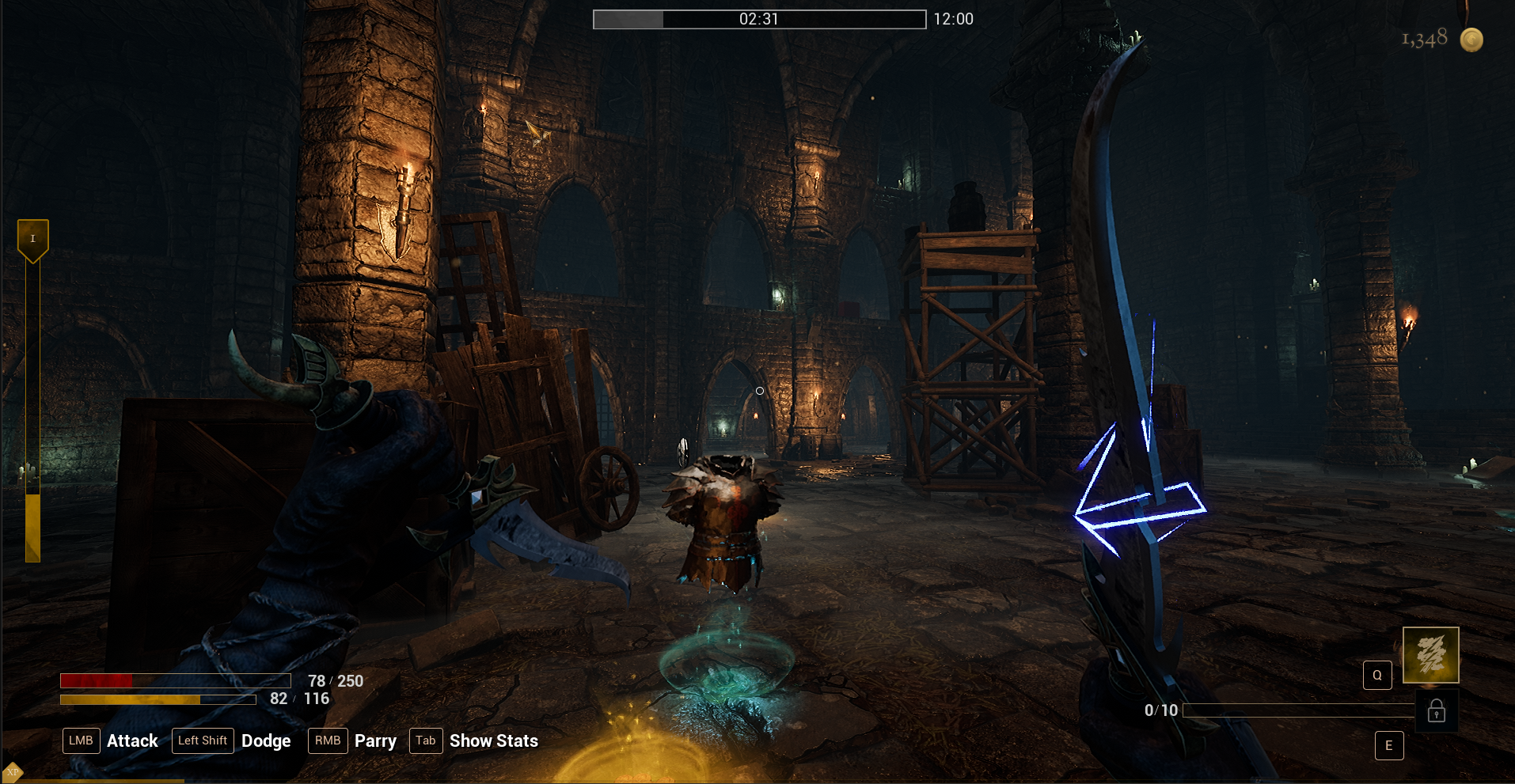Open Show Stats
This screenshot has width=1515, height=784.
(492, 740)
